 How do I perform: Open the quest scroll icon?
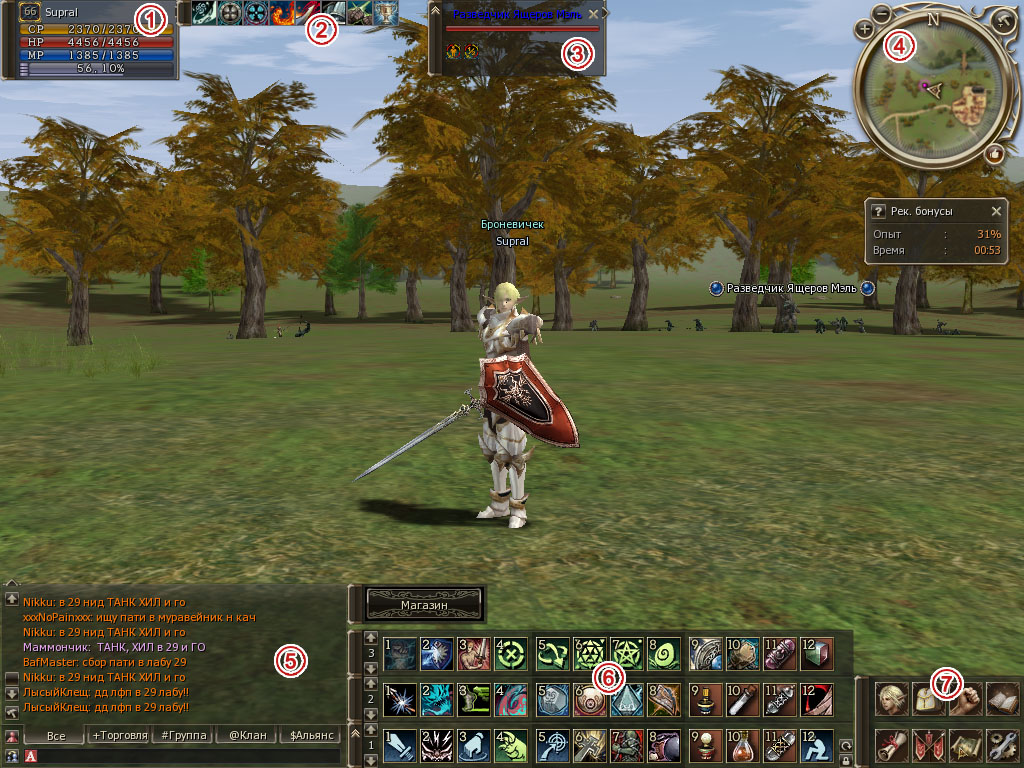[x=892, y=745]
